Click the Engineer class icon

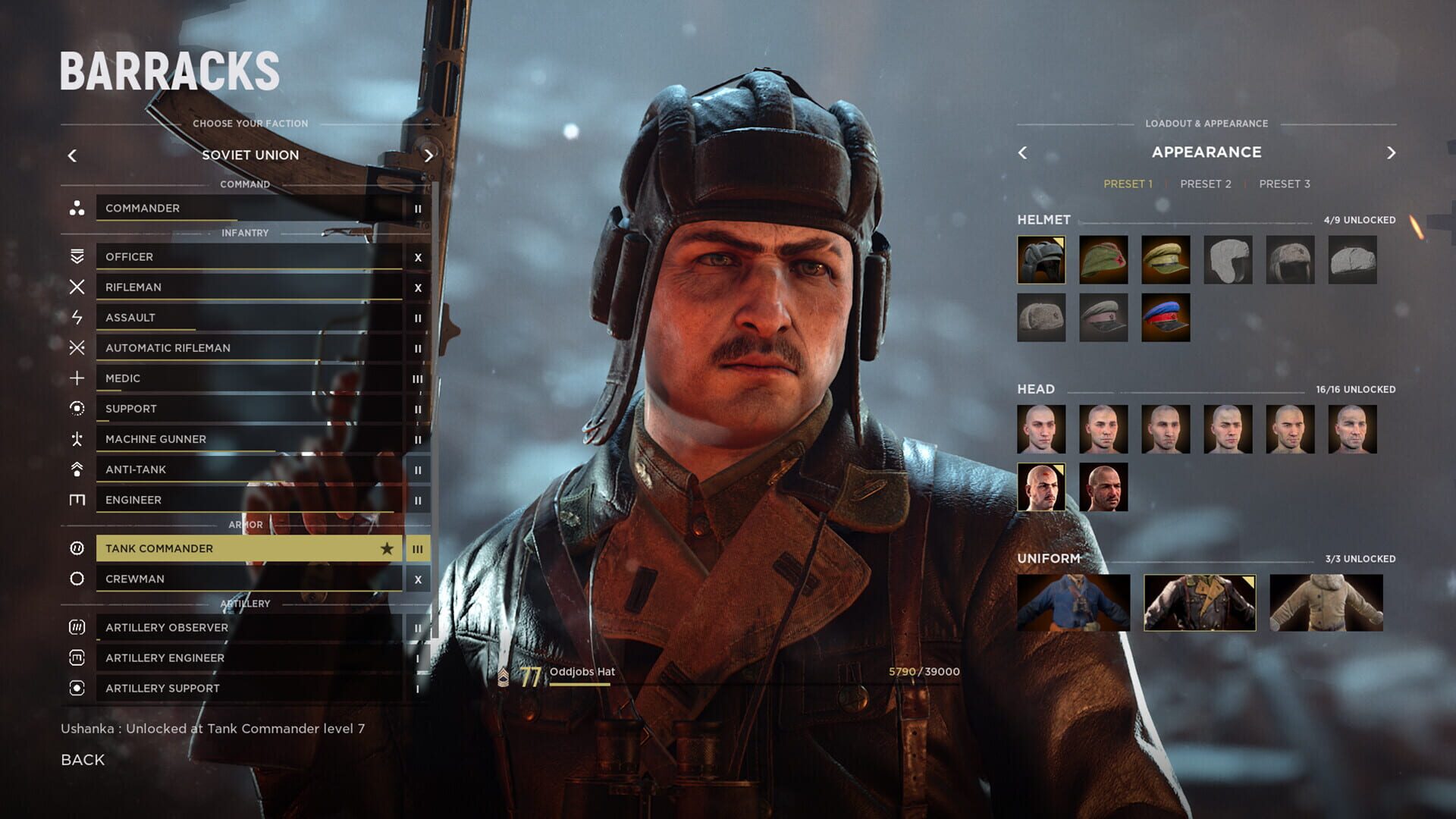click(x=76, y=499)
